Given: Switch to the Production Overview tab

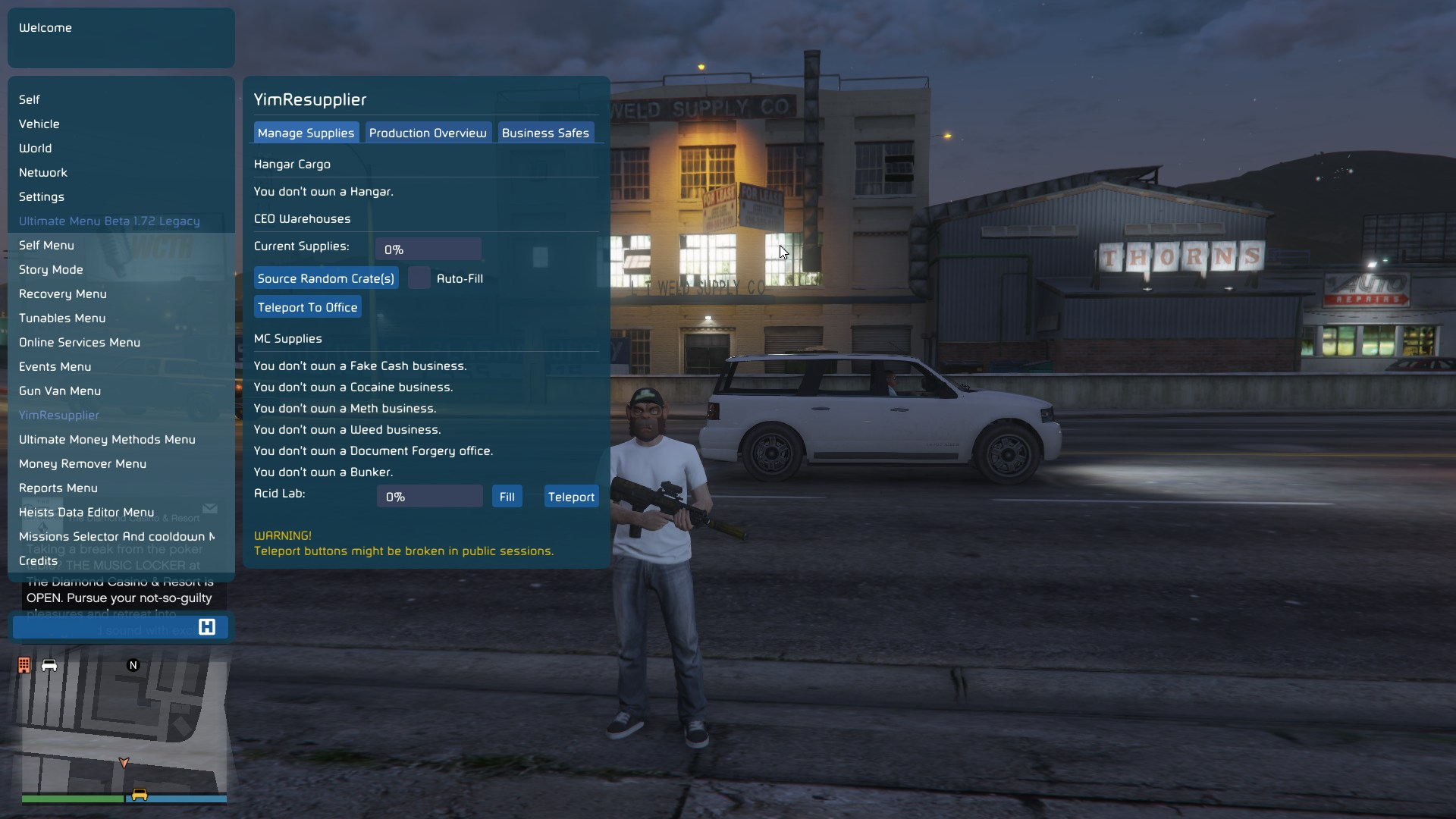Looking at the screenshot, I should pyautogui.click(x=428, y=133).
